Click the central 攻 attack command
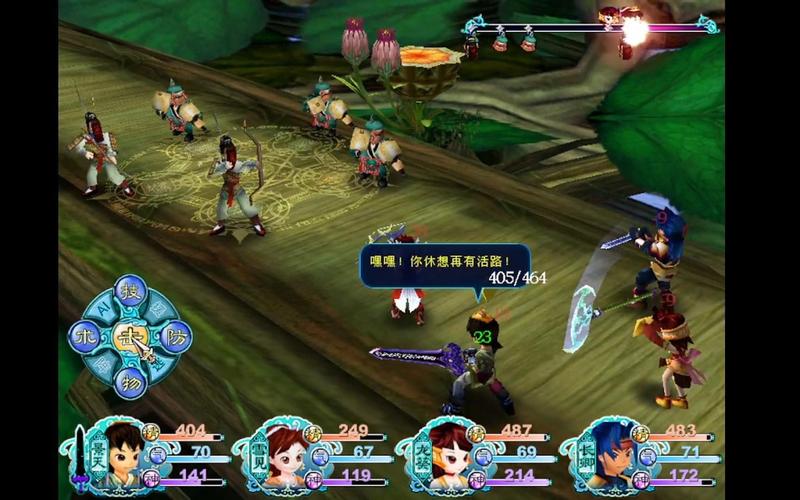This screenshot has height=500, width=800. tap(127, 338)
